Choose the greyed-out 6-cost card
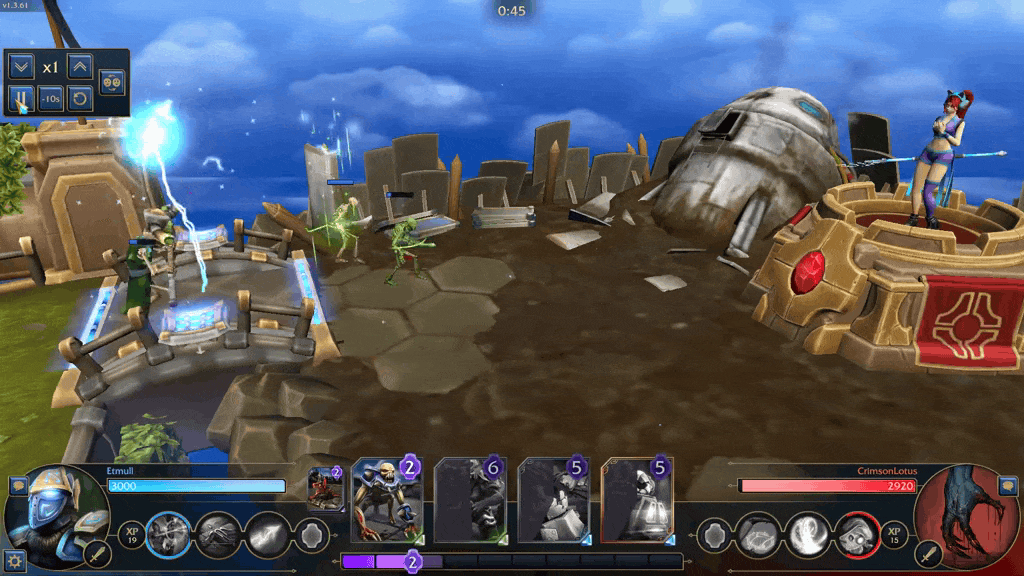The width and height of the screenshot is (1024, 576). [470, 500]
